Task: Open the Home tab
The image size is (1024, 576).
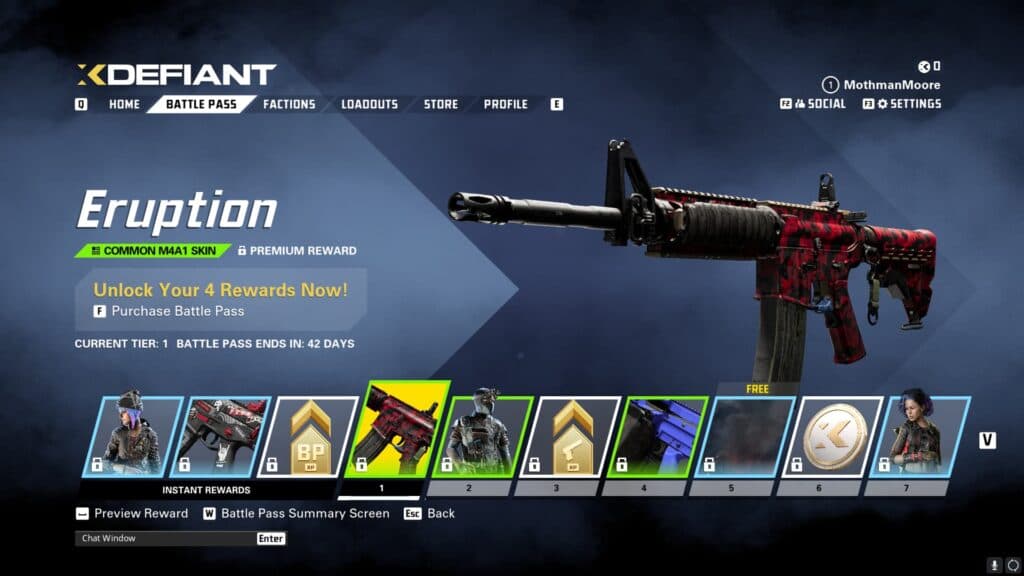Action: click(124, 104)
